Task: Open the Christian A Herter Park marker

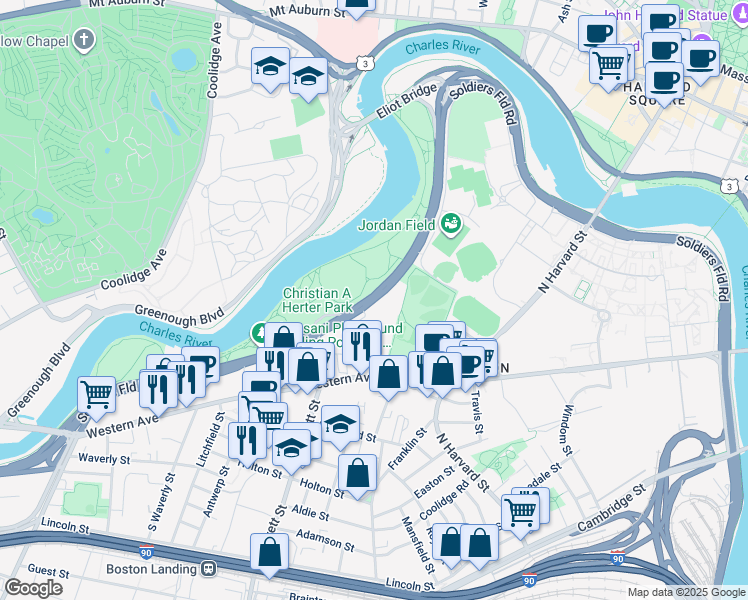Action: tap(258, 331)
